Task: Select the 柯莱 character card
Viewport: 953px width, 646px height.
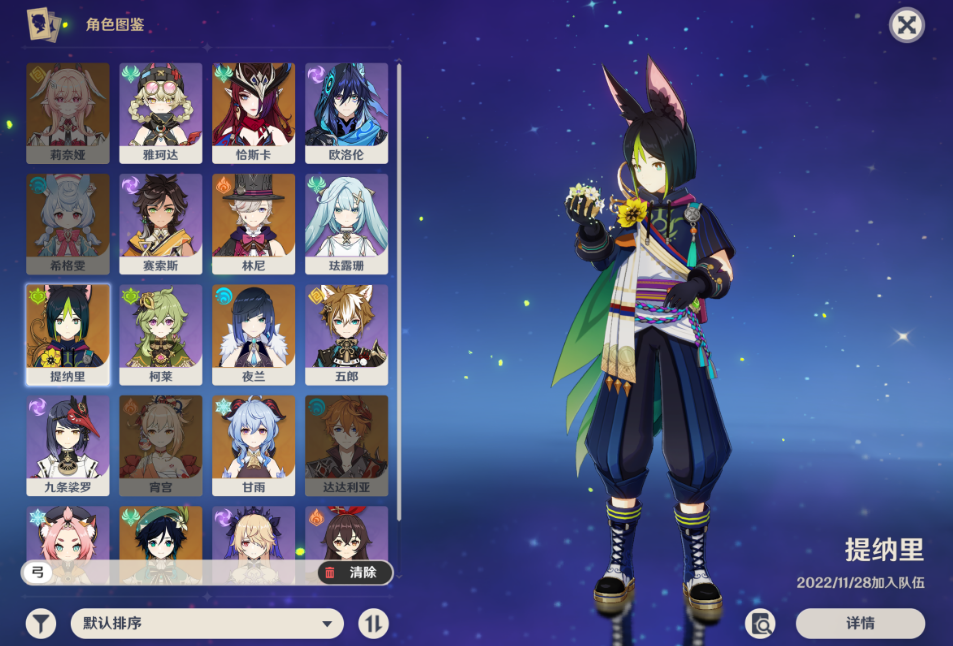Action: point(161,334)
